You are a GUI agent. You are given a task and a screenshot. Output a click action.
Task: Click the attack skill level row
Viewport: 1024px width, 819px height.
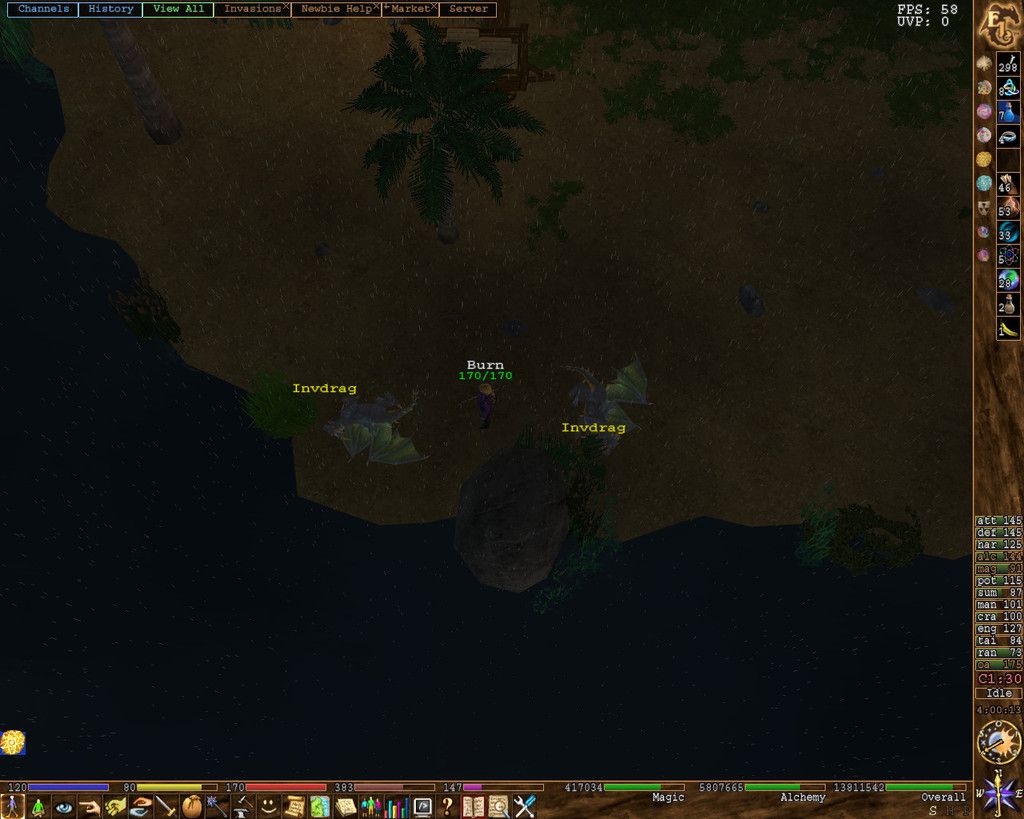tap(998, 521)
